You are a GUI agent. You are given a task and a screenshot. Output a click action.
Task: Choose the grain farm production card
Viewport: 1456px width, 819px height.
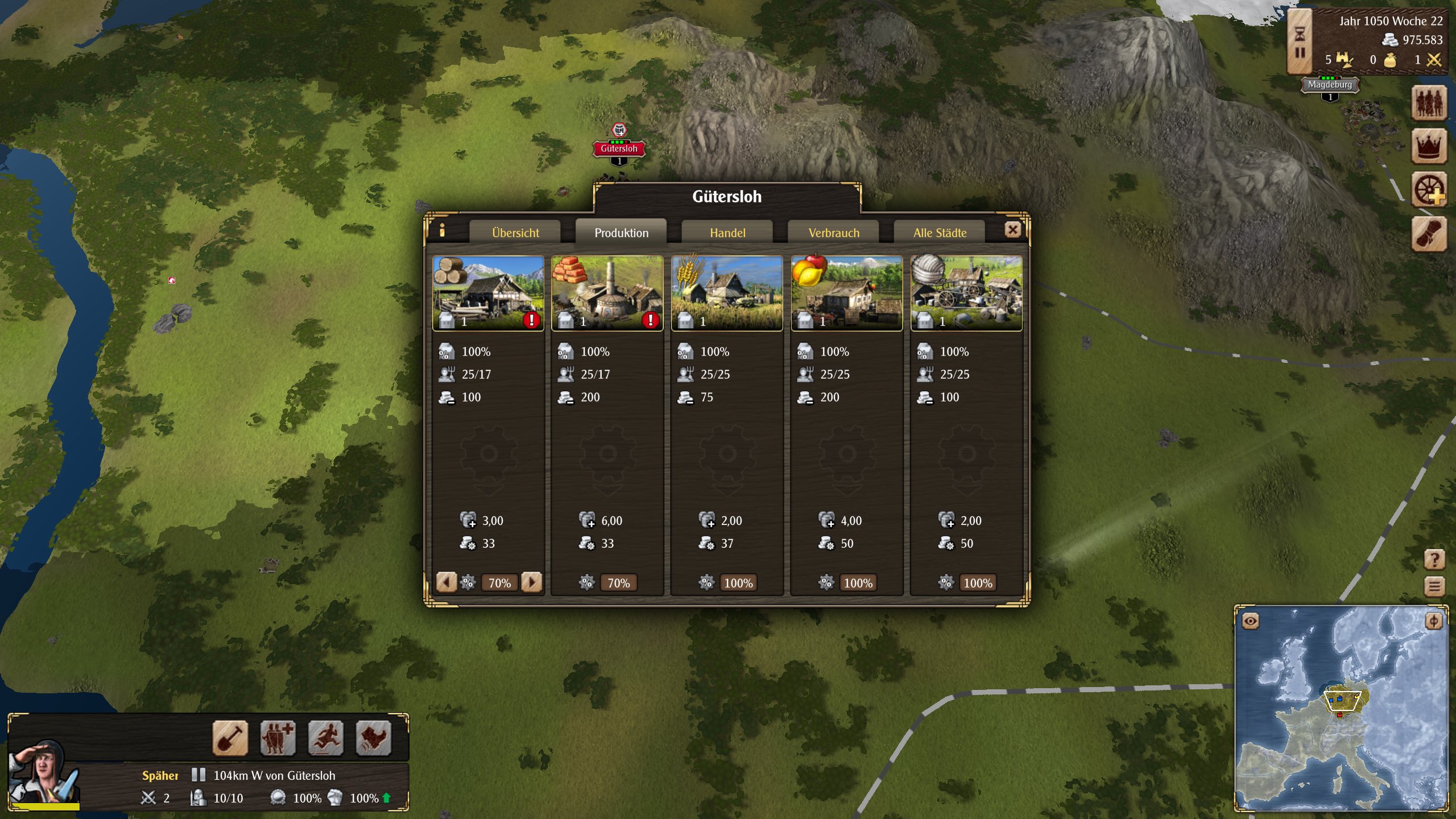[727, 293]
